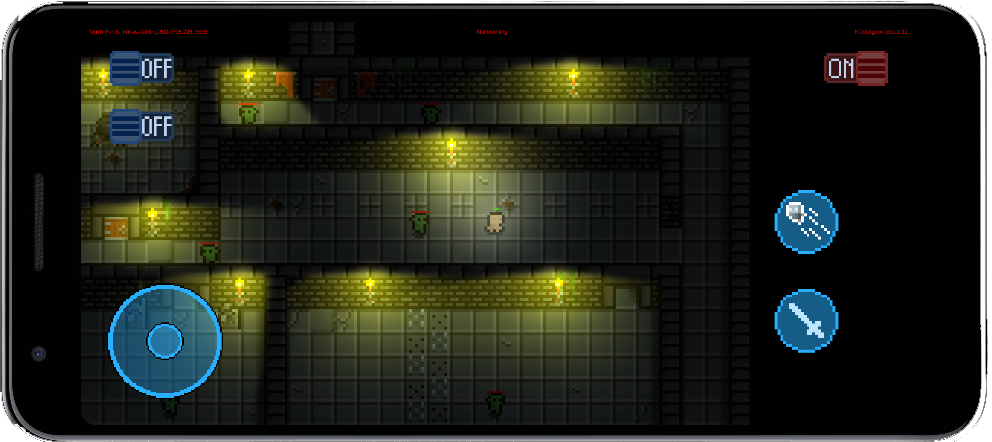Toggle the red ON switch
This screenshot has height=442, width=992.
pyautogui.click(x=855, y=68)
